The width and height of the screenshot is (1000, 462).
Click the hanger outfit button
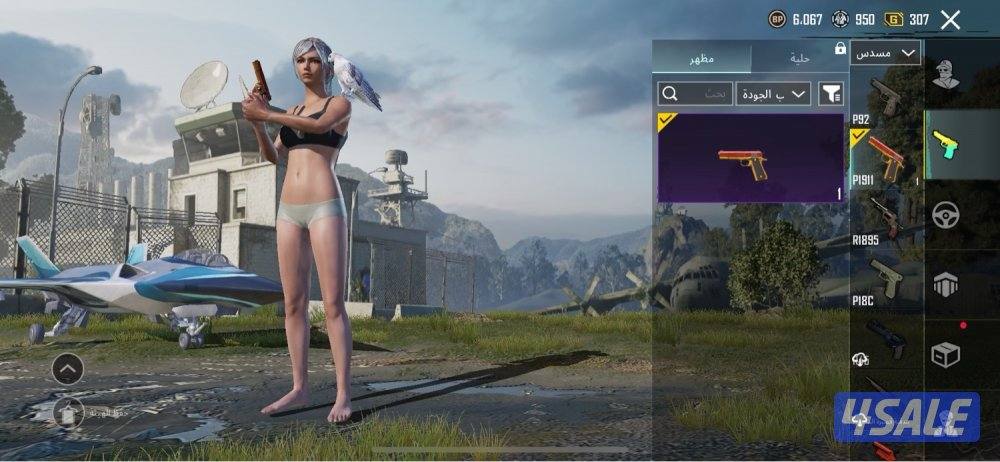click(x=67, y=410)
